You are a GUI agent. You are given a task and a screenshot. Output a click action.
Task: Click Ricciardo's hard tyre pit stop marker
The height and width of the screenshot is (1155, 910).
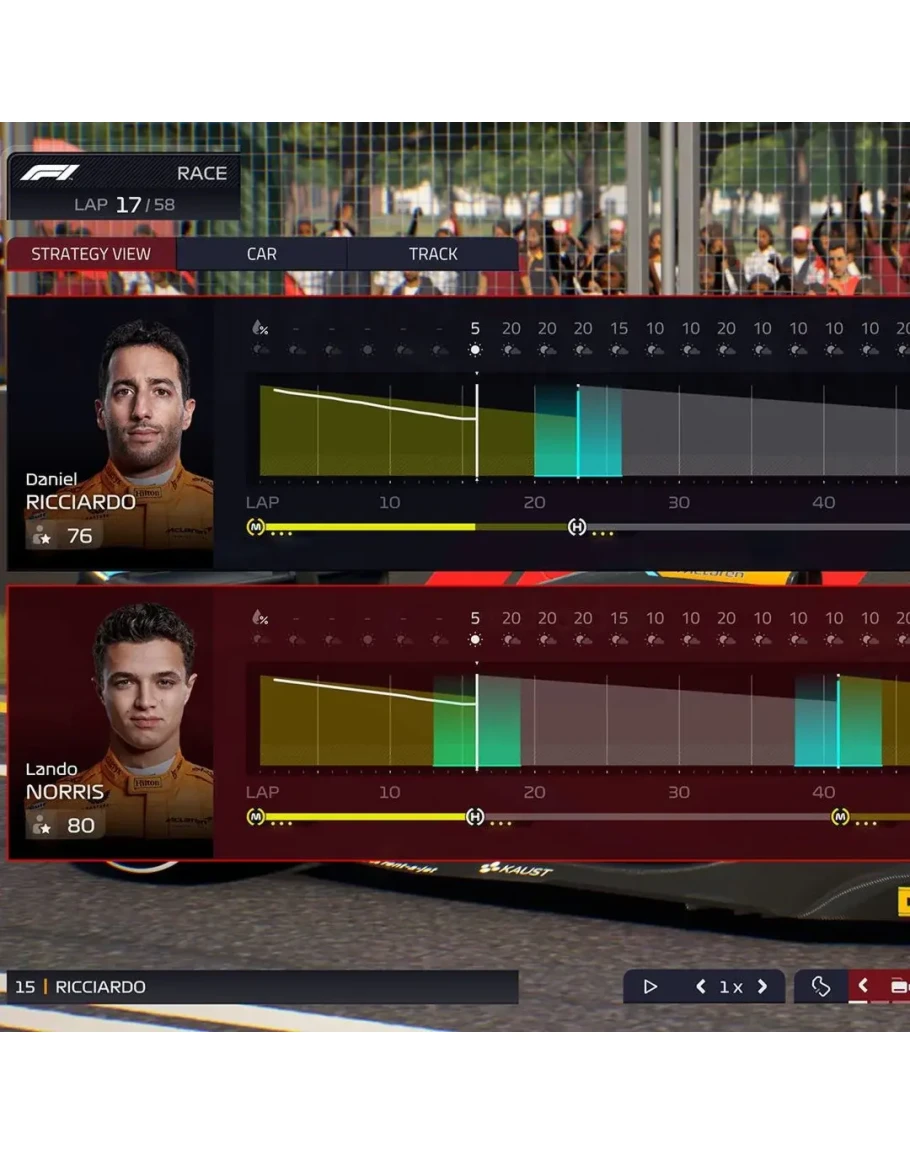577,527
